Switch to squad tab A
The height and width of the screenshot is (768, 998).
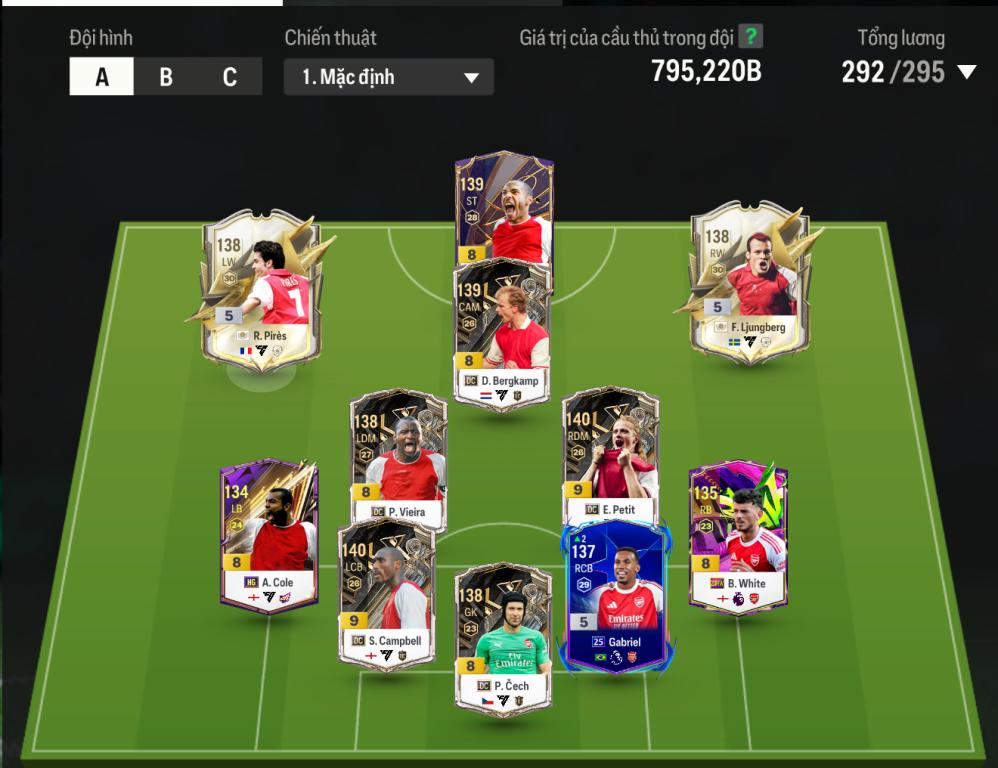point(101,77)
